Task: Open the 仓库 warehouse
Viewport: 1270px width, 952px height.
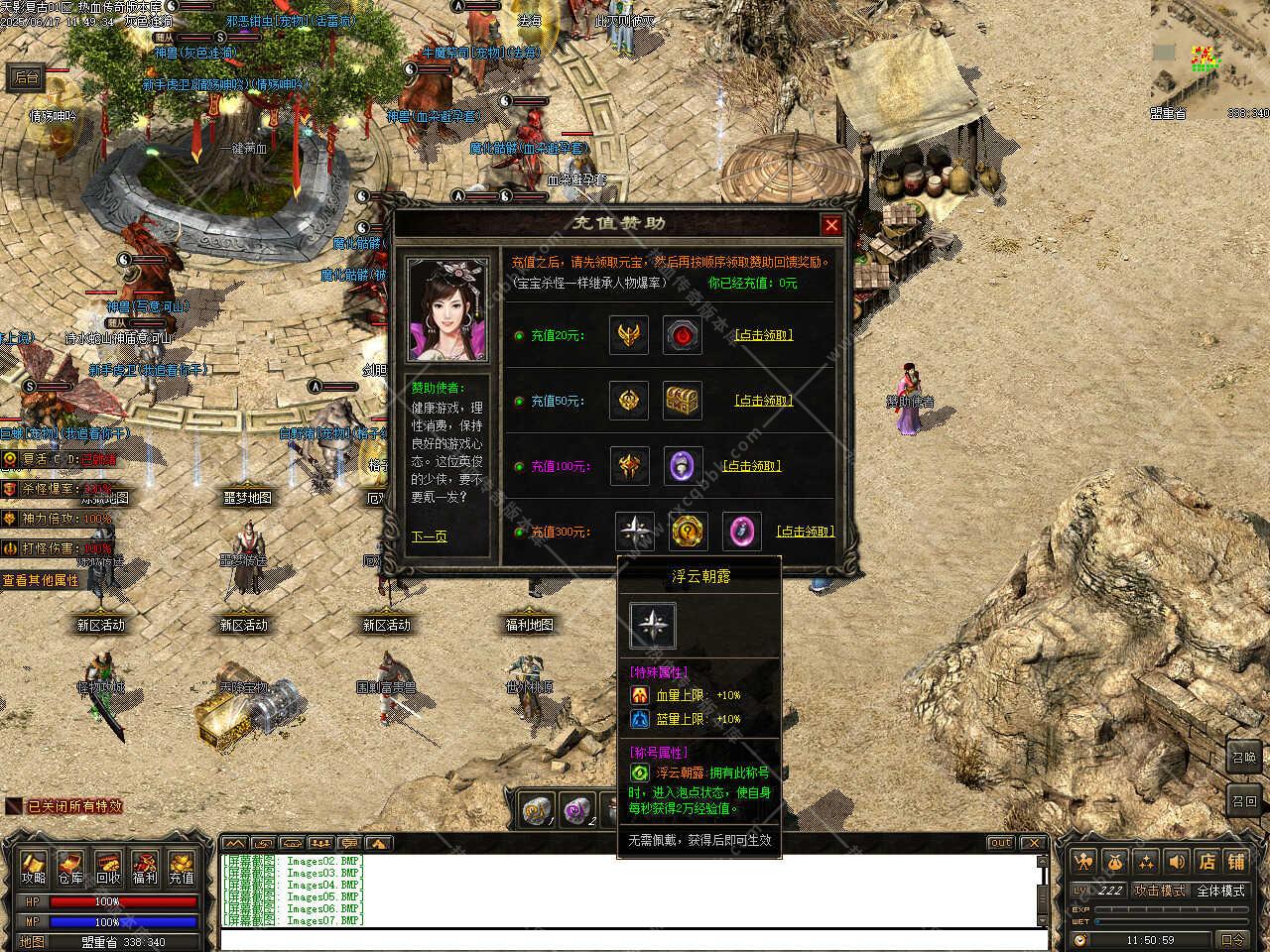Action: [70, 868]
